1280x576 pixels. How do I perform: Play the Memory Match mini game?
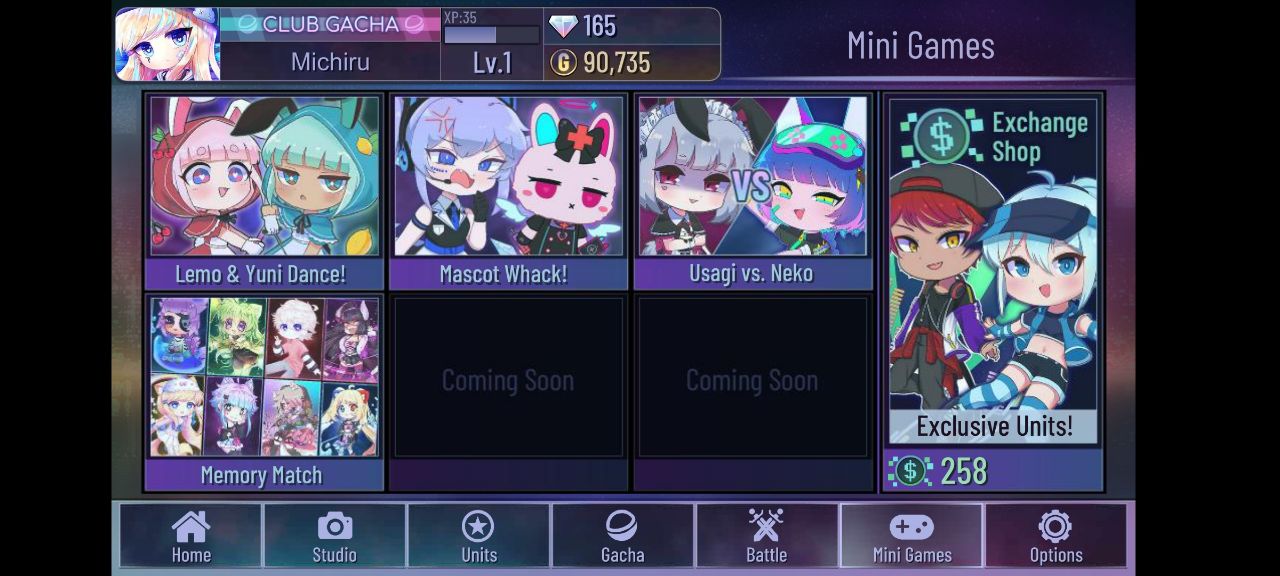point(265,390)
